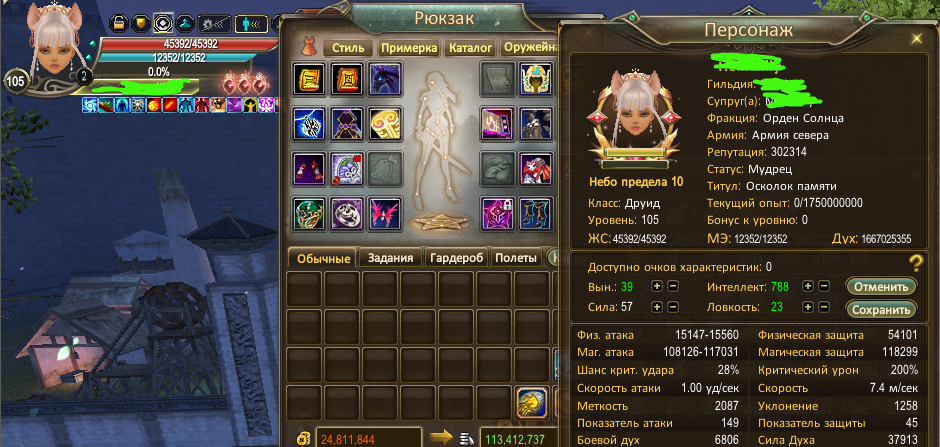Screen dimensions: 940x447
Task: Click the golden key equipment slot
Action: click(387, 124)
